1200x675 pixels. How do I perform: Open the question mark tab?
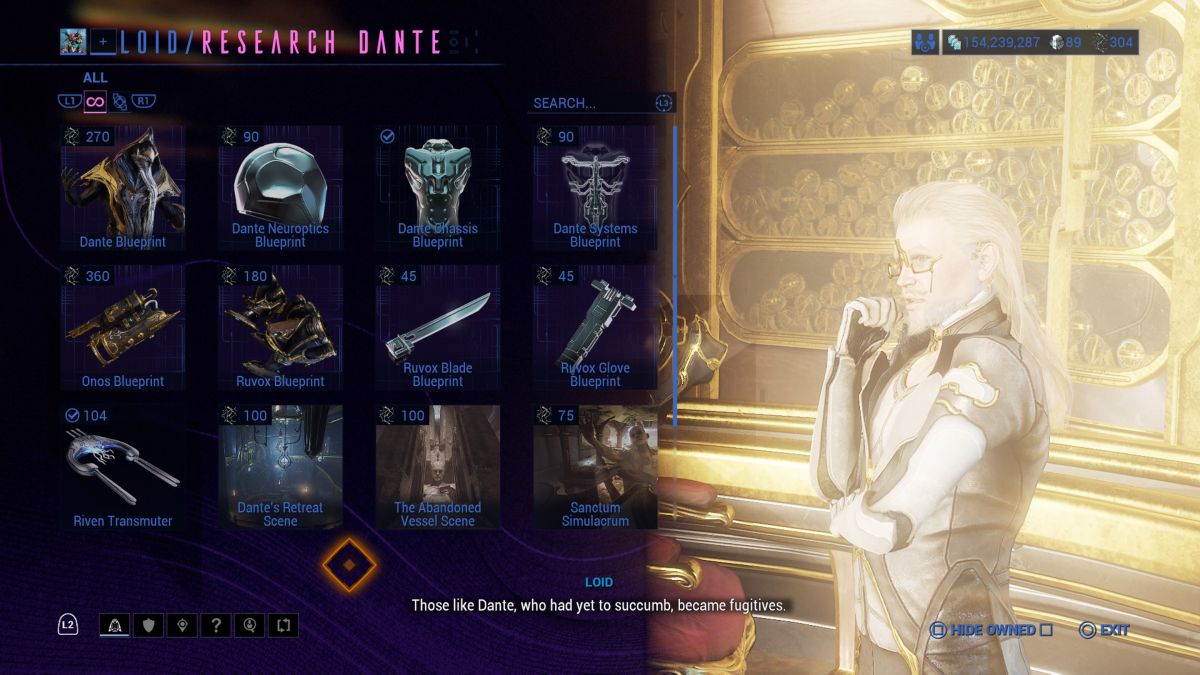(x=216, y=626)
